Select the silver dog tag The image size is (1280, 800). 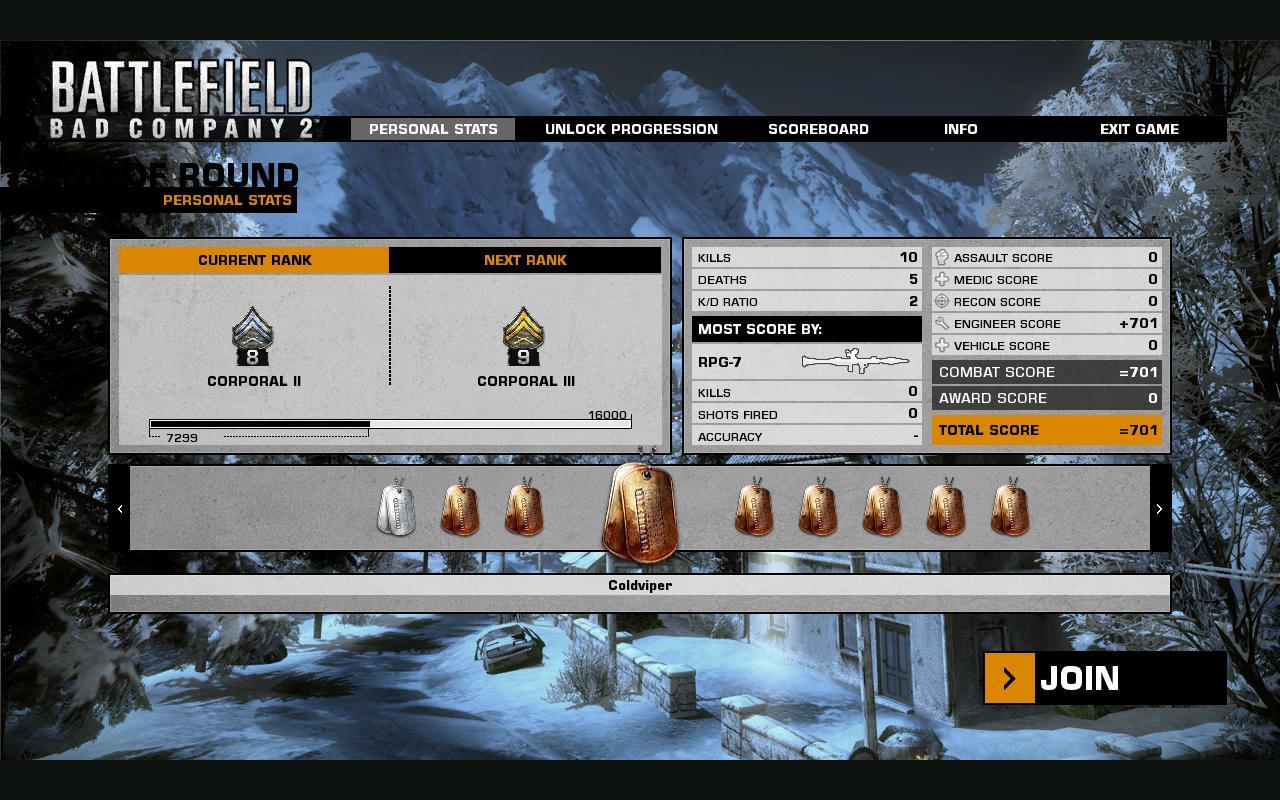(x=397, y=508)
